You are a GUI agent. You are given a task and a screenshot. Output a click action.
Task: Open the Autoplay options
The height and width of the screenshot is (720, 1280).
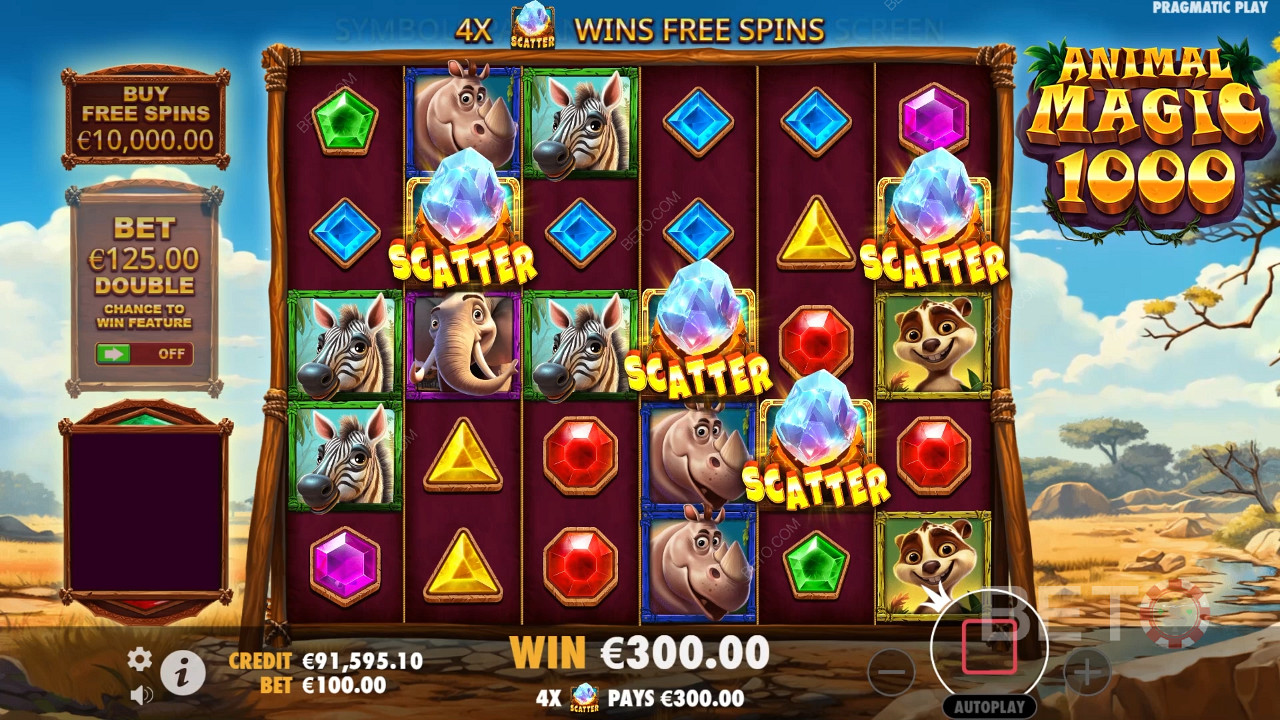click(988, 706)
